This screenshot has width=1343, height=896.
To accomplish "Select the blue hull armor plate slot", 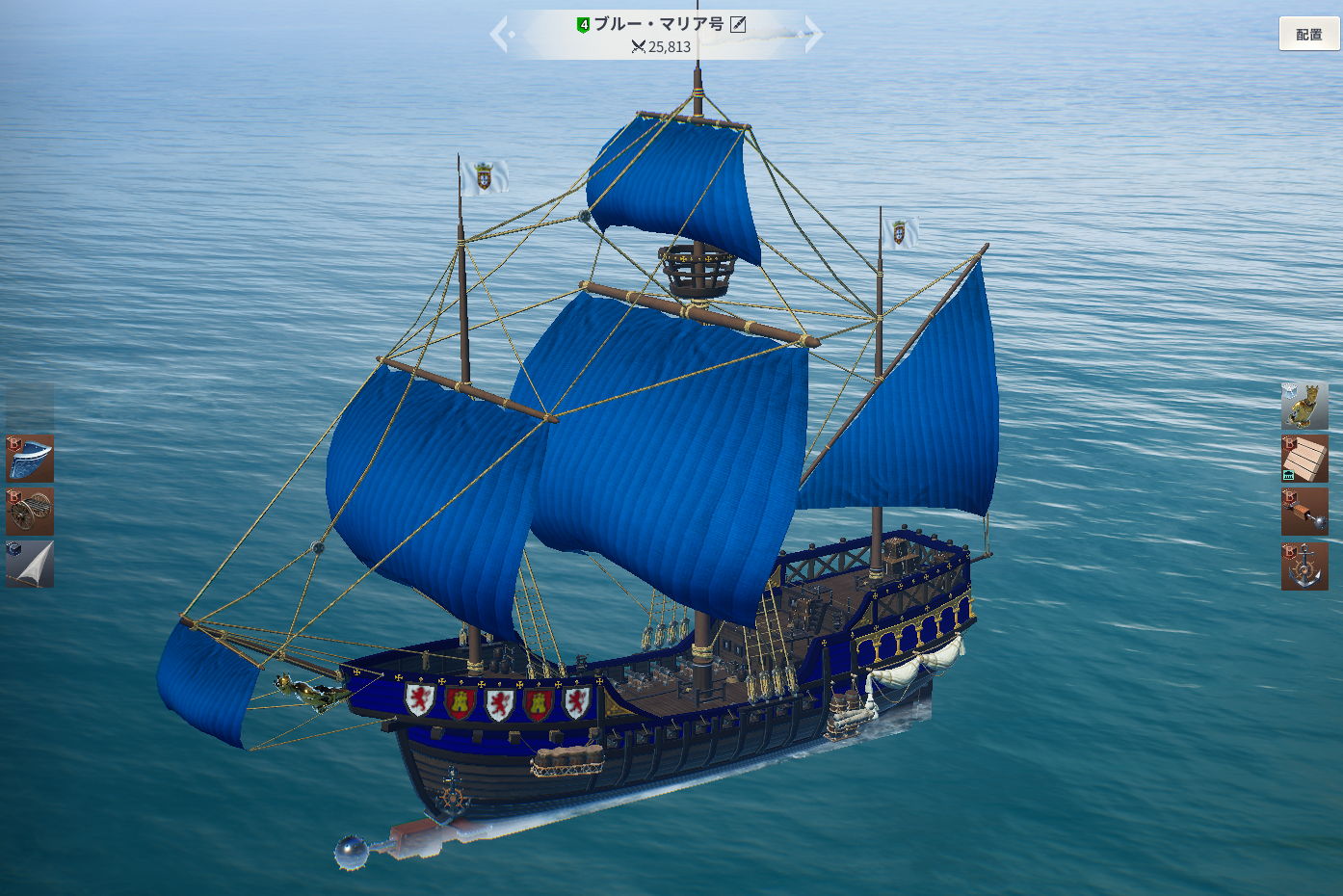I will tap(30, 459).
